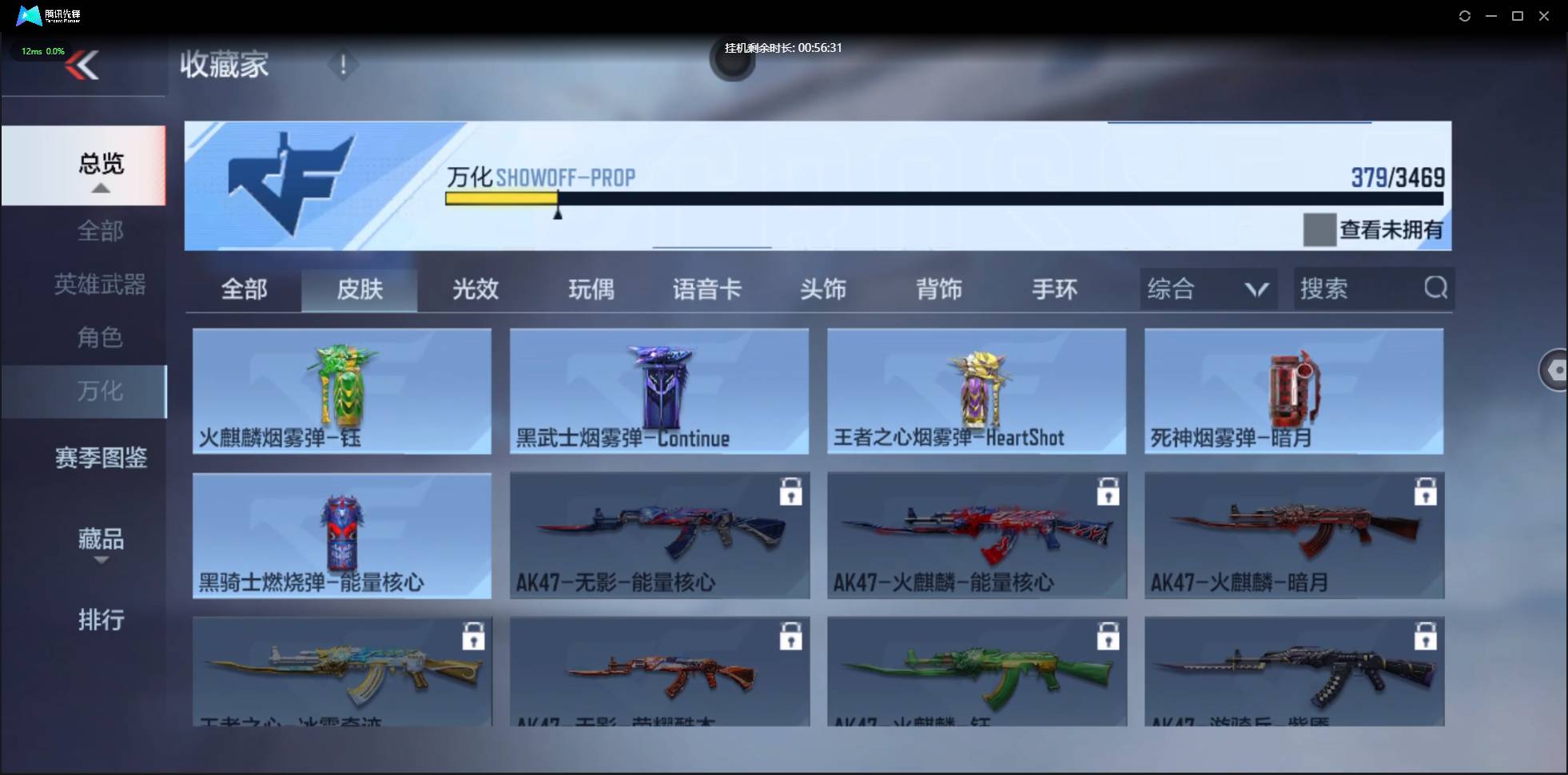Open the 综合 sort dropdown
The width and height of the screenshot is (1568, 775).
1207,288
